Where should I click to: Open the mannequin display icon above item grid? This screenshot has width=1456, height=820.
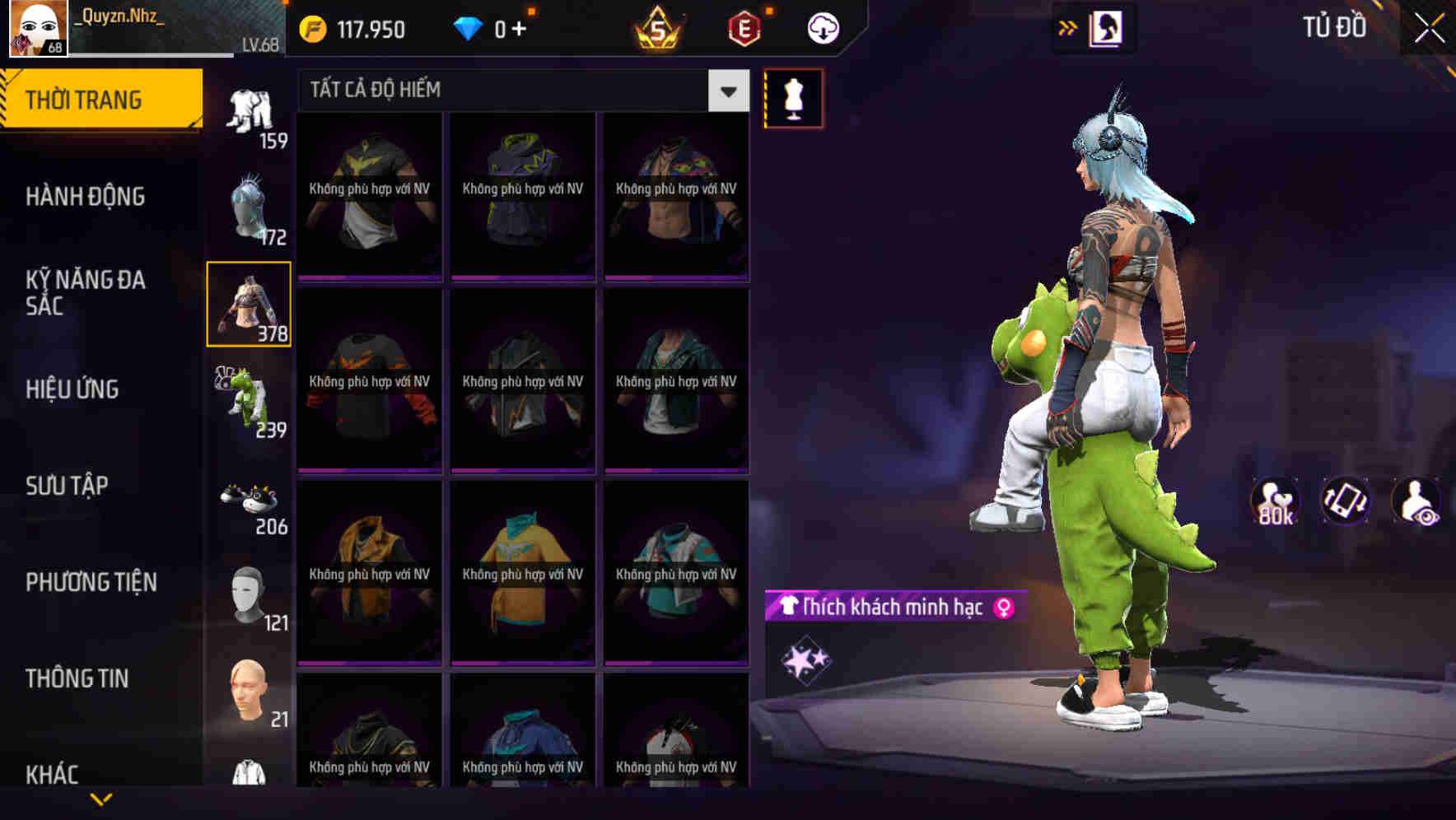click(x=793, y=97)
